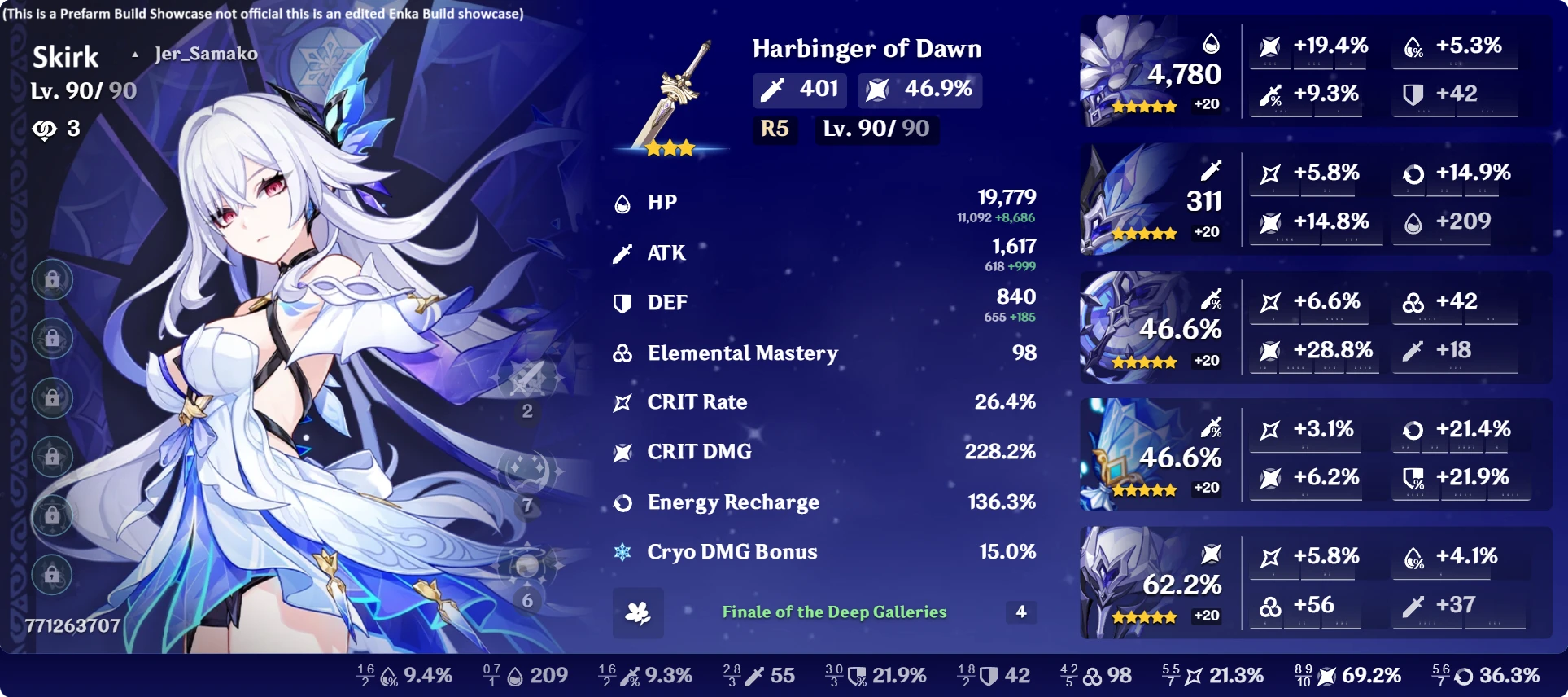Click the Elemental Mastery icon in stat list
This screenshot has height=697, width=1568.
tap(622, 352)
